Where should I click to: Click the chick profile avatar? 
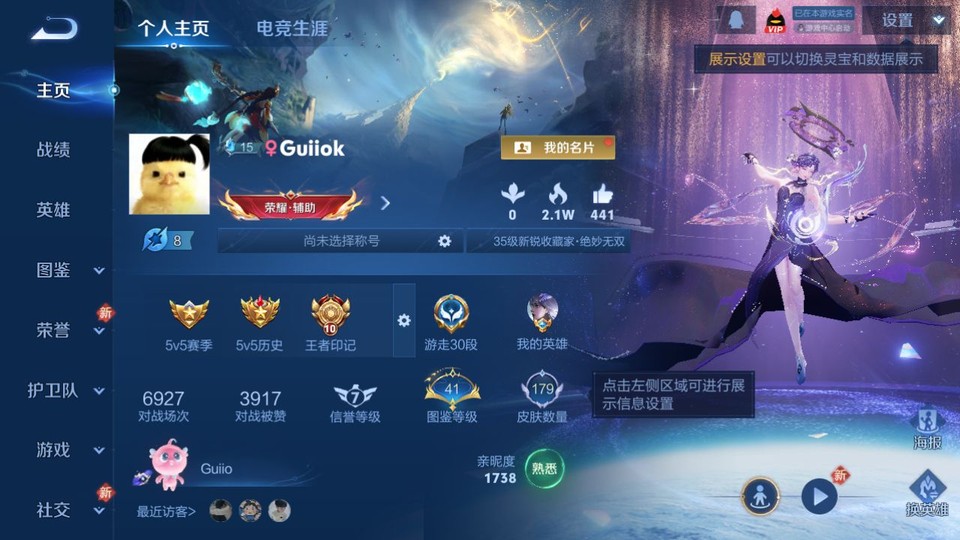point(169,174)
